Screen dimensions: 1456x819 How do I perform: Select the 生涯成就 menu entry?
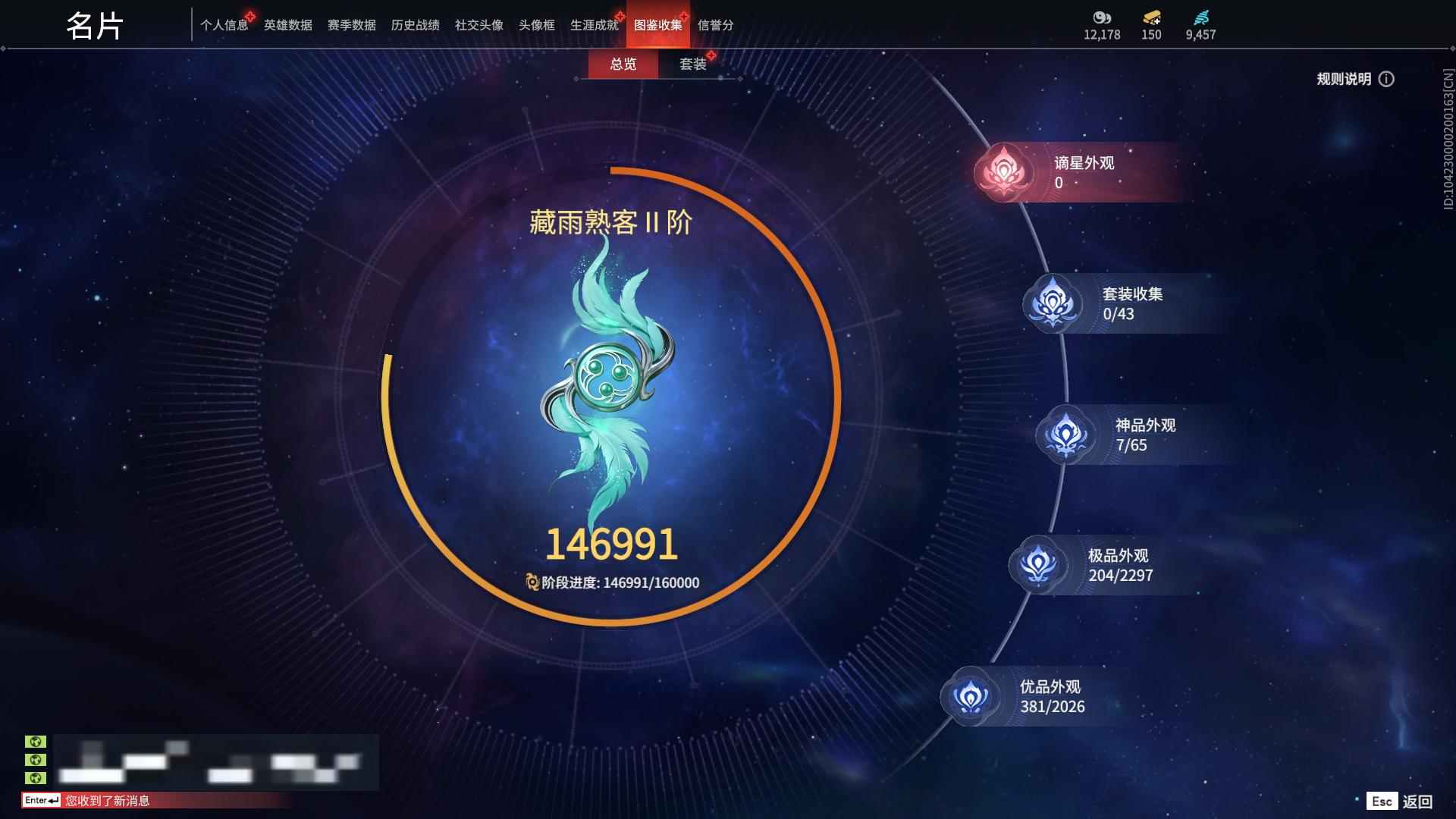click(594, 25)
